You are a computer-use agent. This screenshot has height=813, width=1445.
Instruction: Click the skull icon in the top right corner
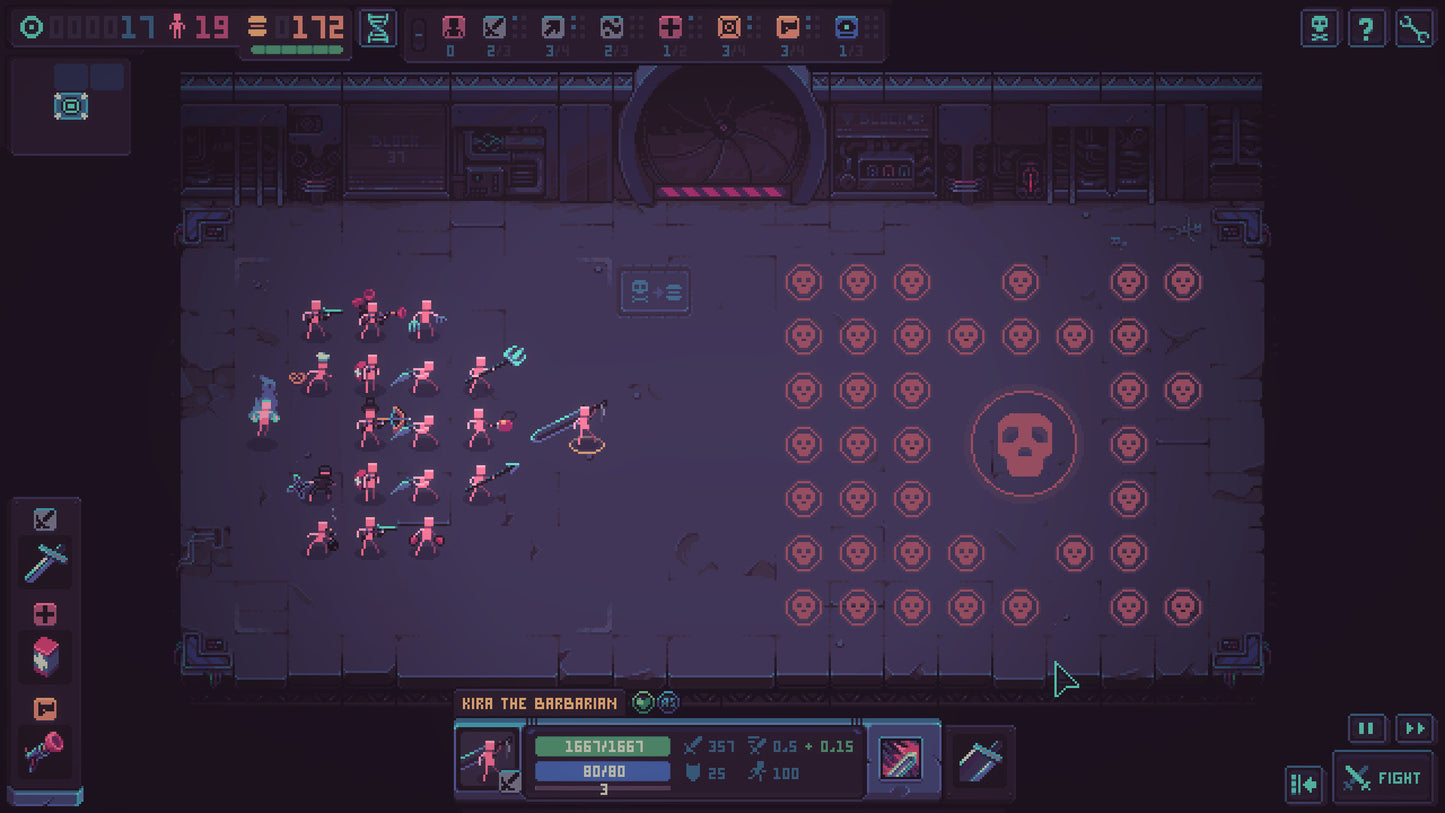(x=1319, y=28)
